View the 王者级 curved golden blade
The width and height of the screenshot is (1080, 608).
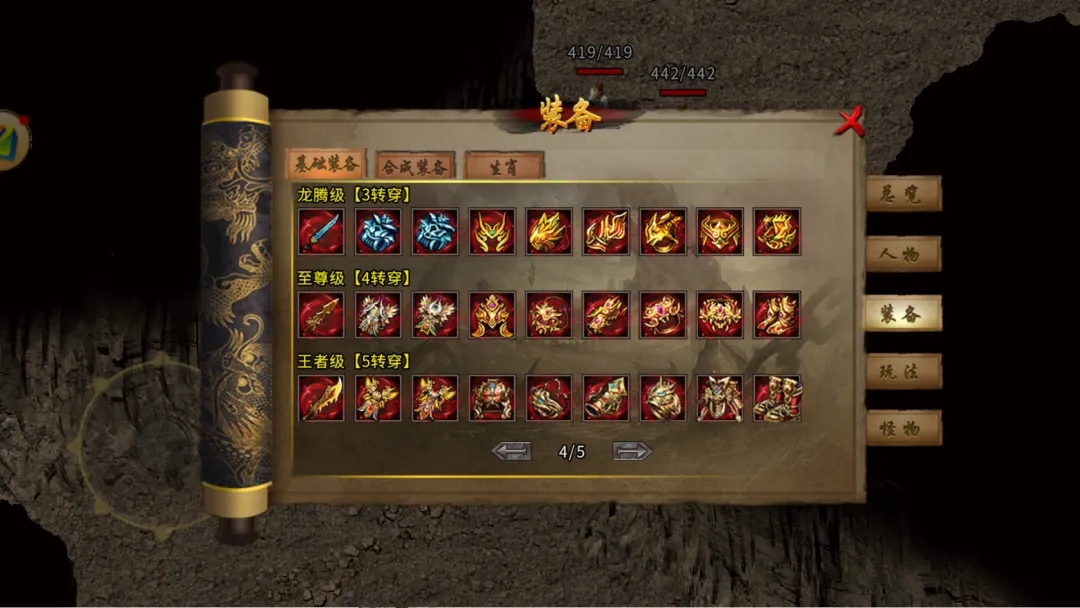point(321,398)
